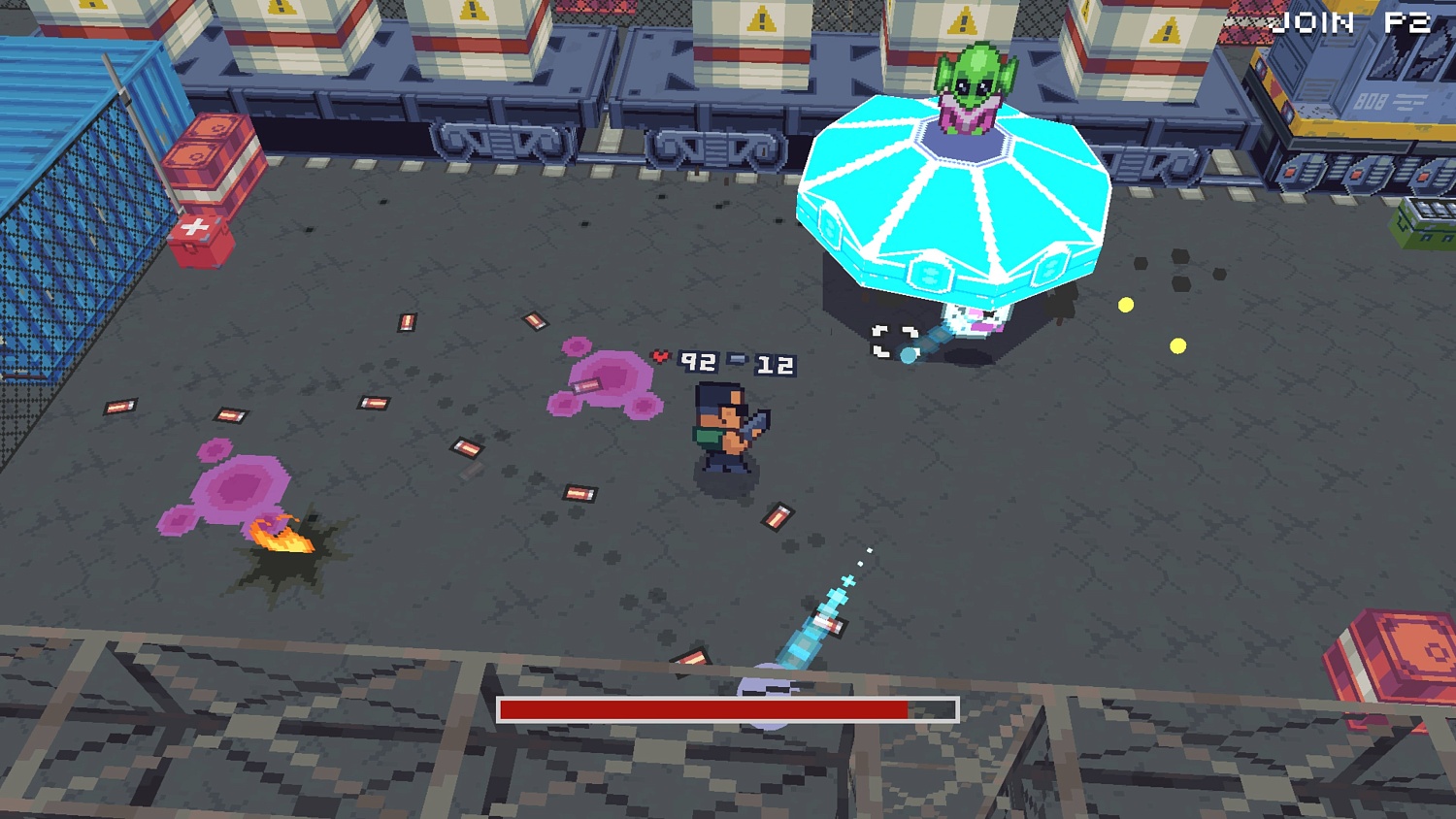This screenshot has height=819, width=1456.
Task: Click the heart health icon above the player
Action: coord(660,357)
